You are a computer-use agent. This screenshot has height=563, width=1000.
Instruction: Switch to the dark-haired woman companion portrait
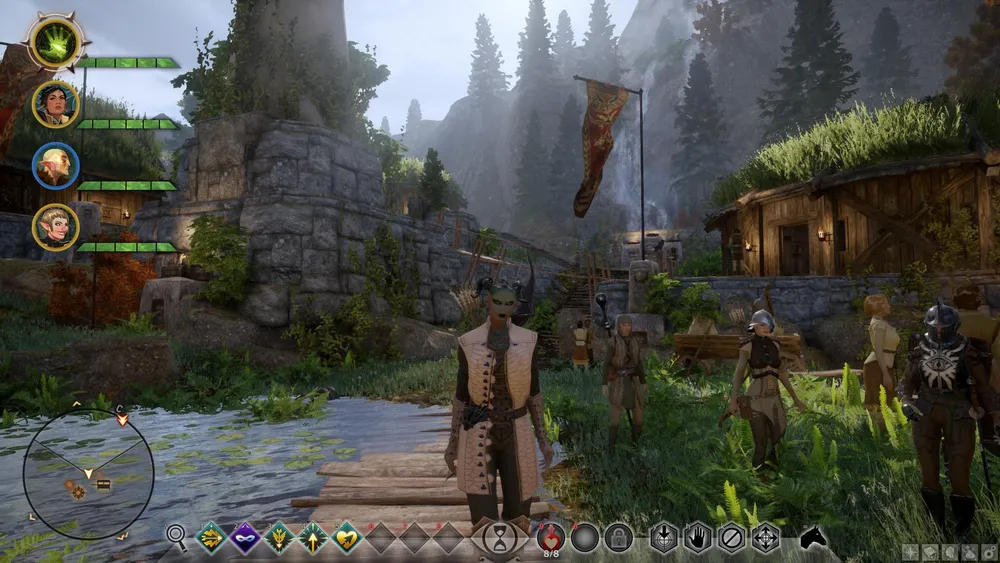[x=55, y=104]
